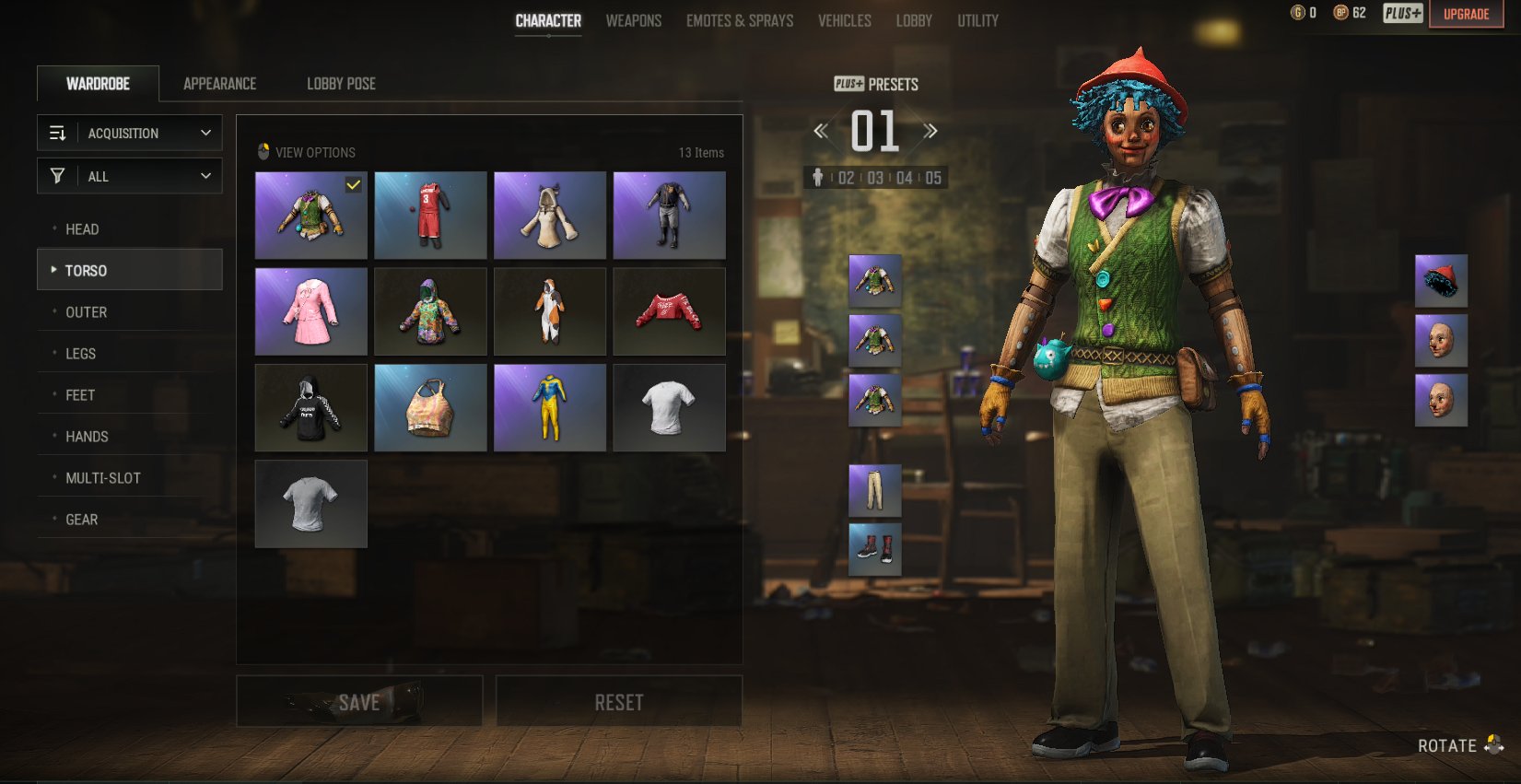Reset the wardrobe changes

point(619,702)
